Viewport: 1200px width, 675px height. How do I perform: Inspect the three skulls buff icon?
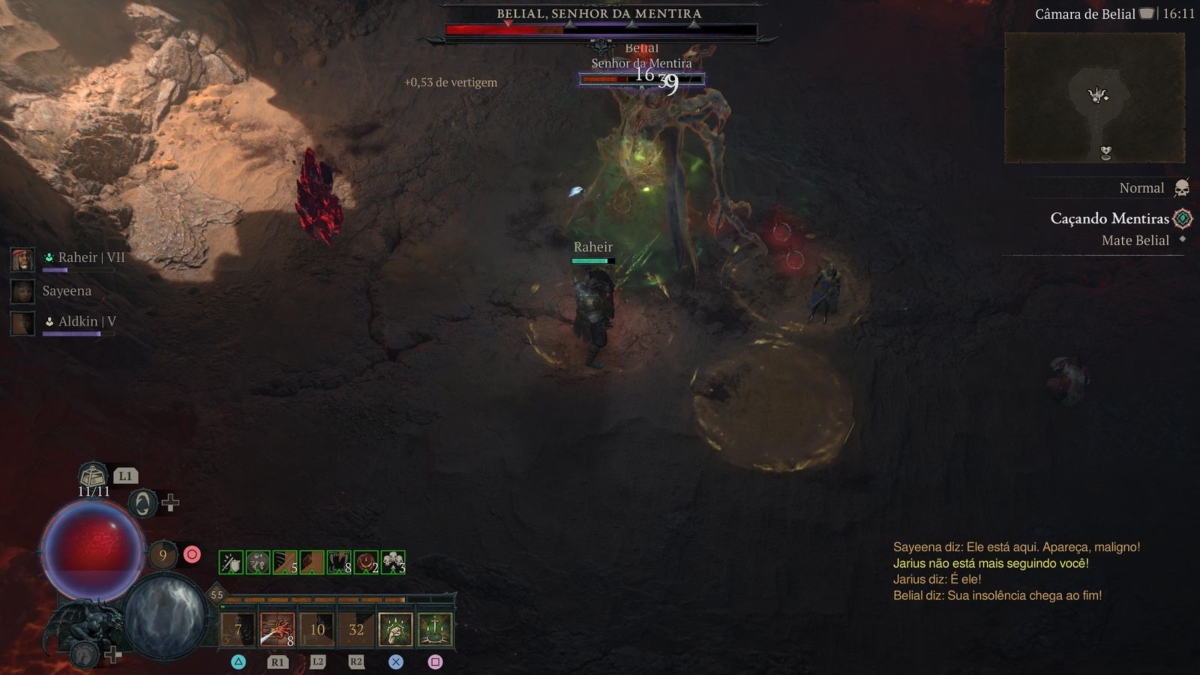[x=393, y=562]
